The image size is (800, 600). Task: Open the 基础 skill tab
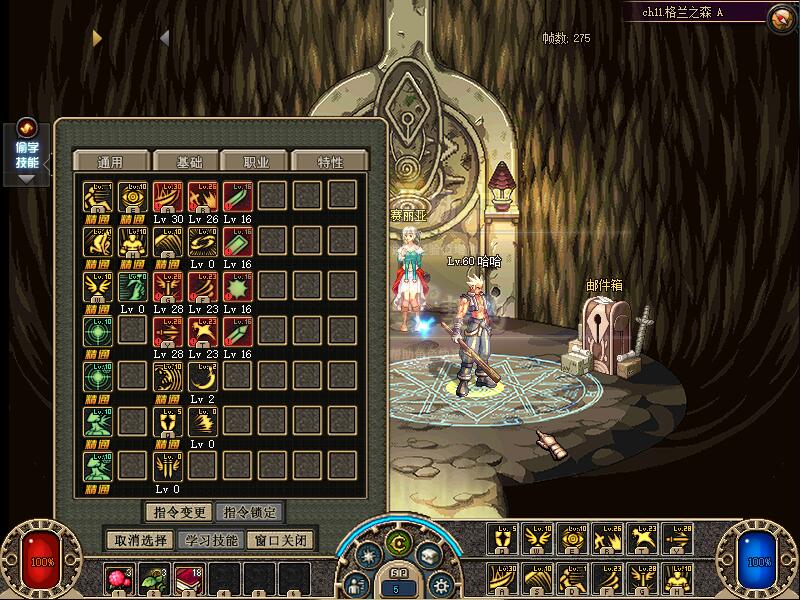point(190,162)
